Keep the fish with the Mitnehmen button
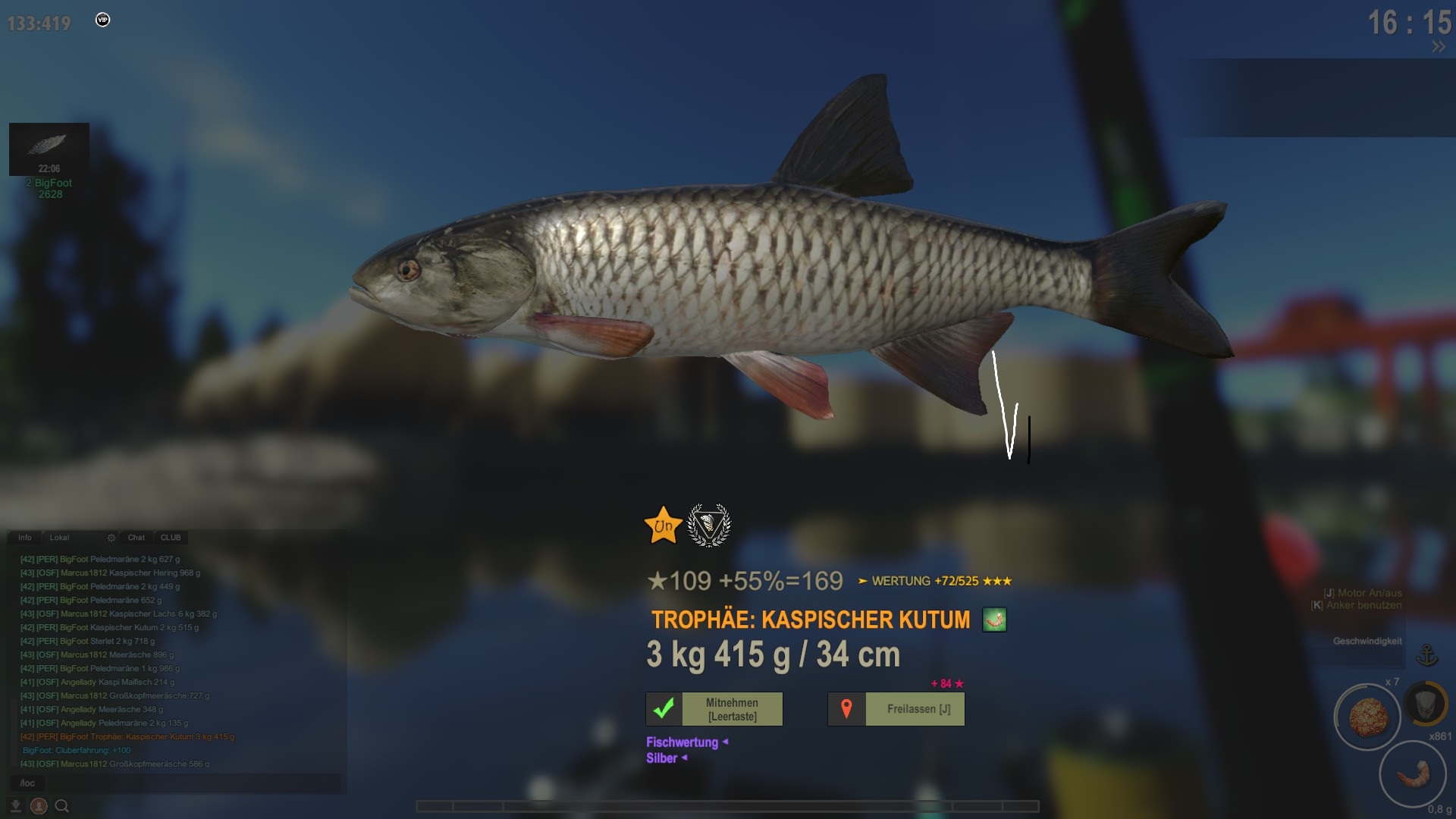This screenshot has height=819, width=1456. 714,709
